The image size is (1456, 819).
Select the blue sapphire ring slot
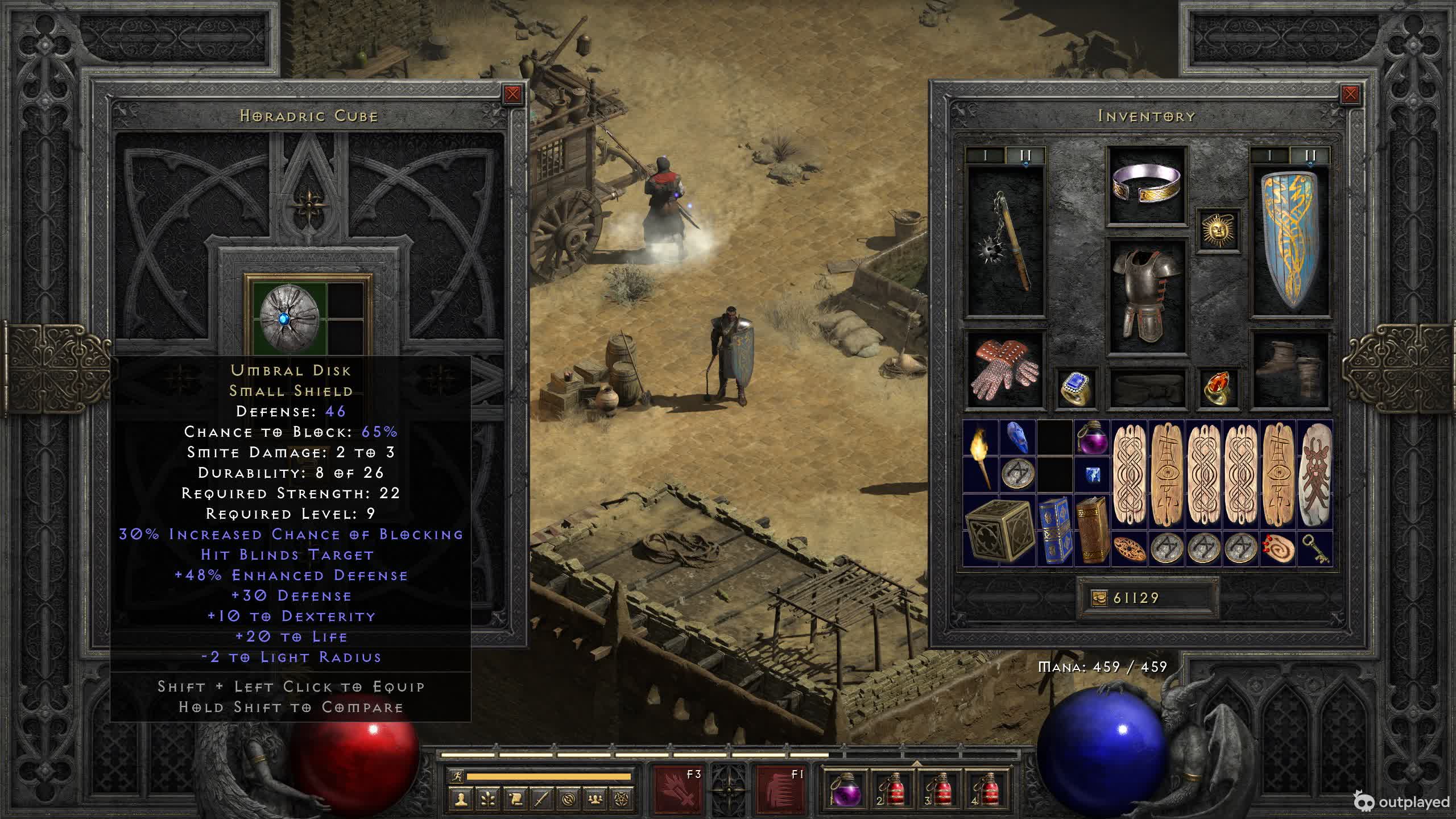(1076, 388)
